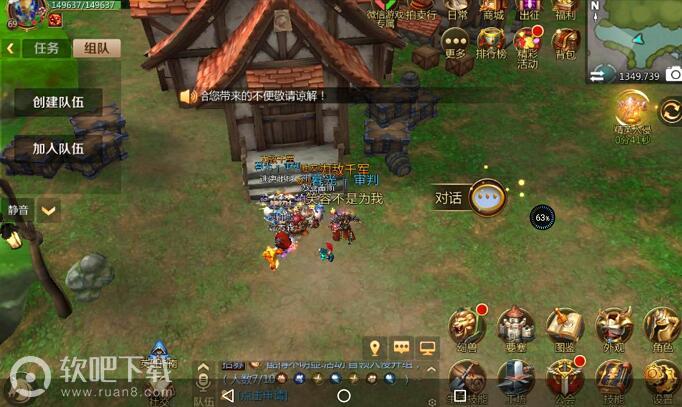This screenshot has height=407, width=682.
Task: Create a team with 创建队伍
Action: pyautogui.click(x=58, y=102)
